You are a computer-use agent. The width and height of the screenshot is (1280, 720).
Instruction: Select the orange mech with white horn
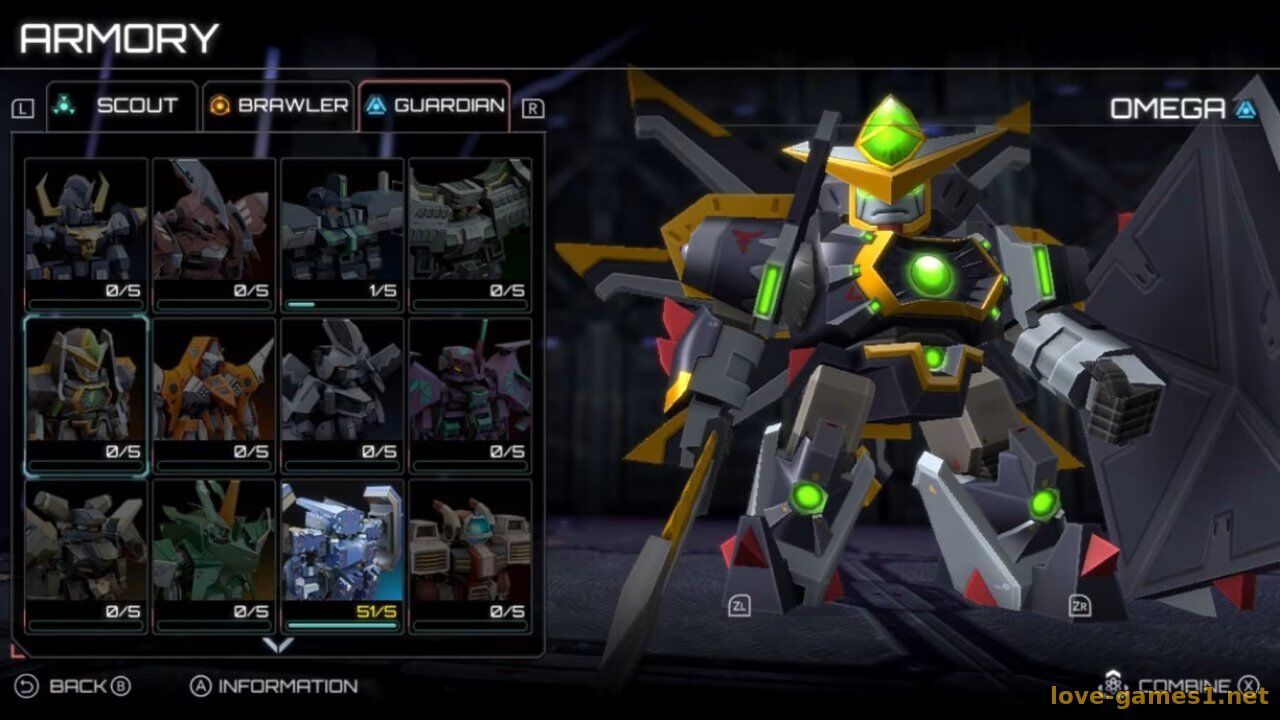214,395
